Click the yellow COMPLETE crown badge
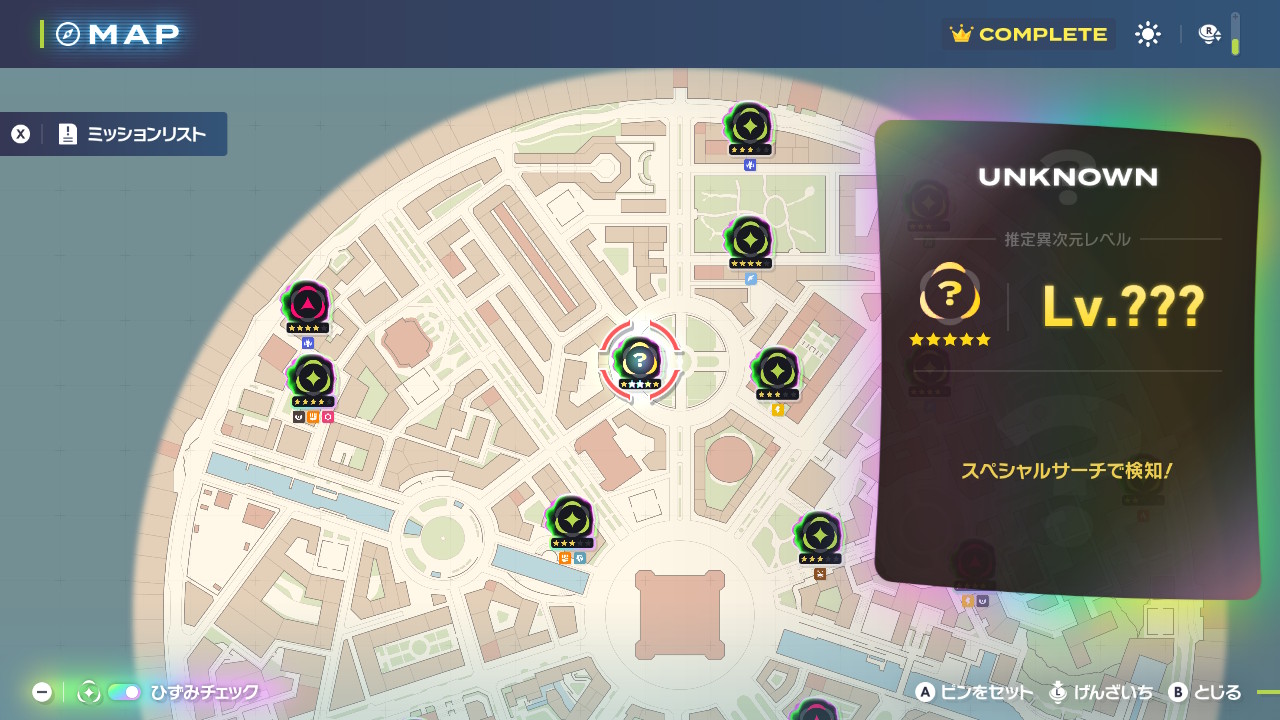The width and height of the screenshot is (1280, 720). [x=1029, y=34]
